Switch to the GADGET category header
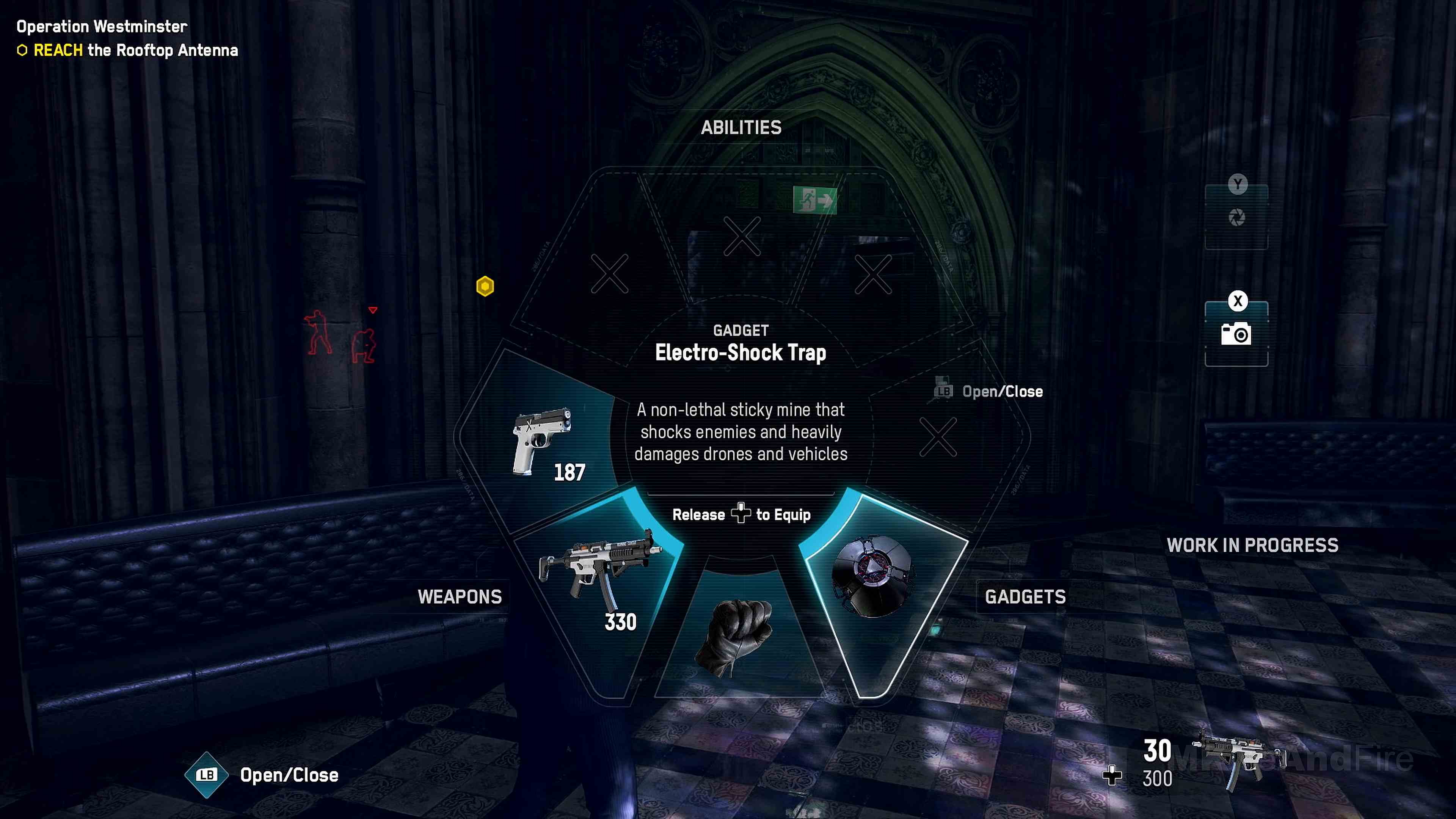 (741, 331)
